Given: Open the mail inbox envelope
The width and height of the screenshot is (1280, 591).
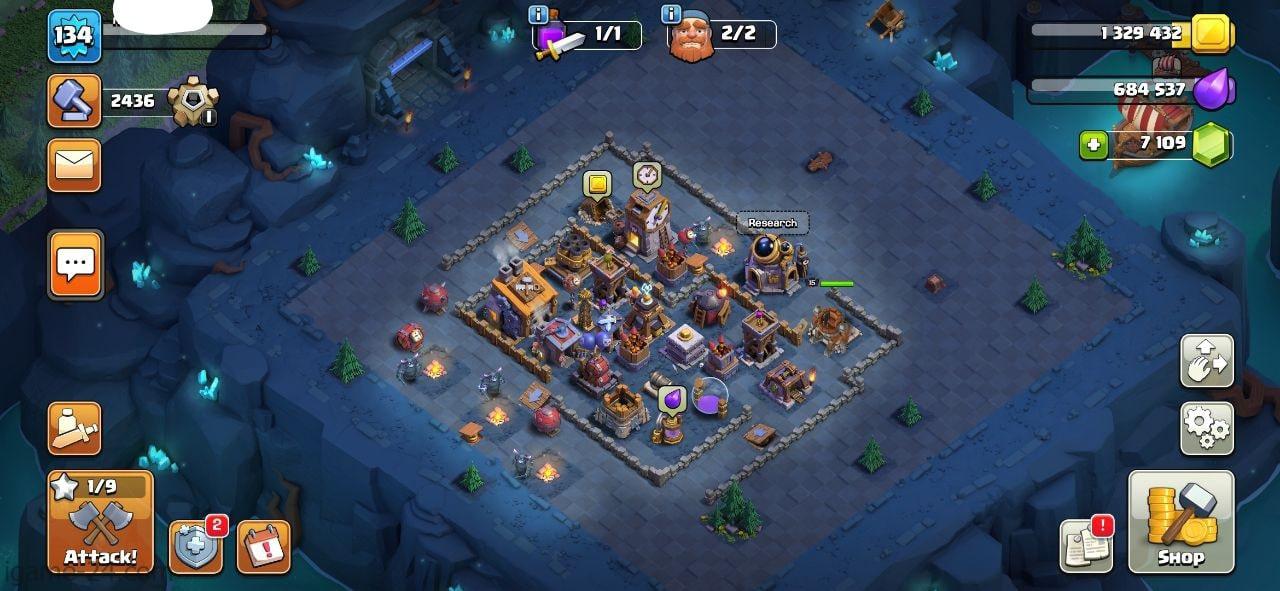Looking at the screenshot, I should coord(74,166).
